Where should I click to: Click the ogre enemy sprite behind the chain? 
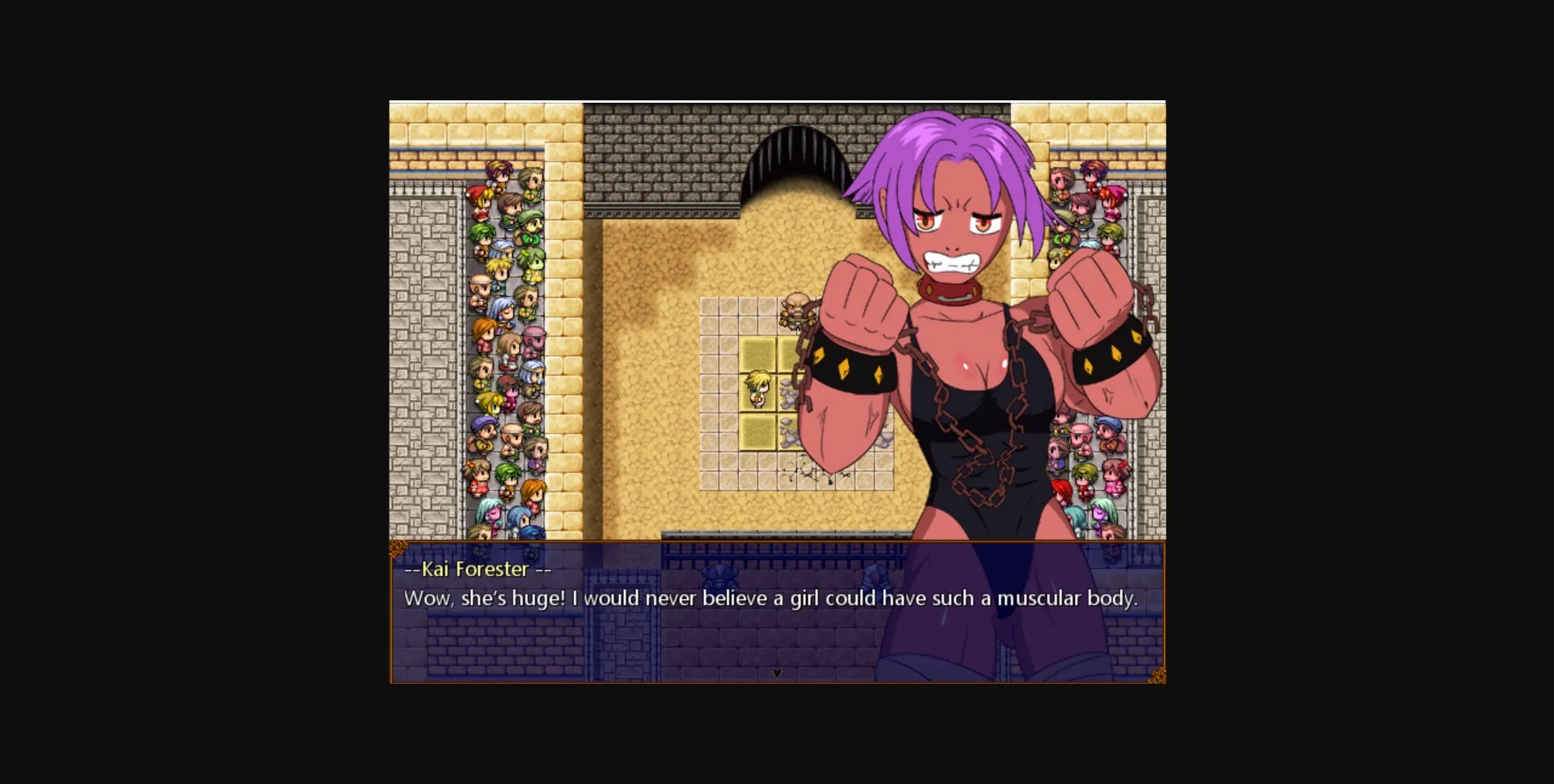(796, 310)
